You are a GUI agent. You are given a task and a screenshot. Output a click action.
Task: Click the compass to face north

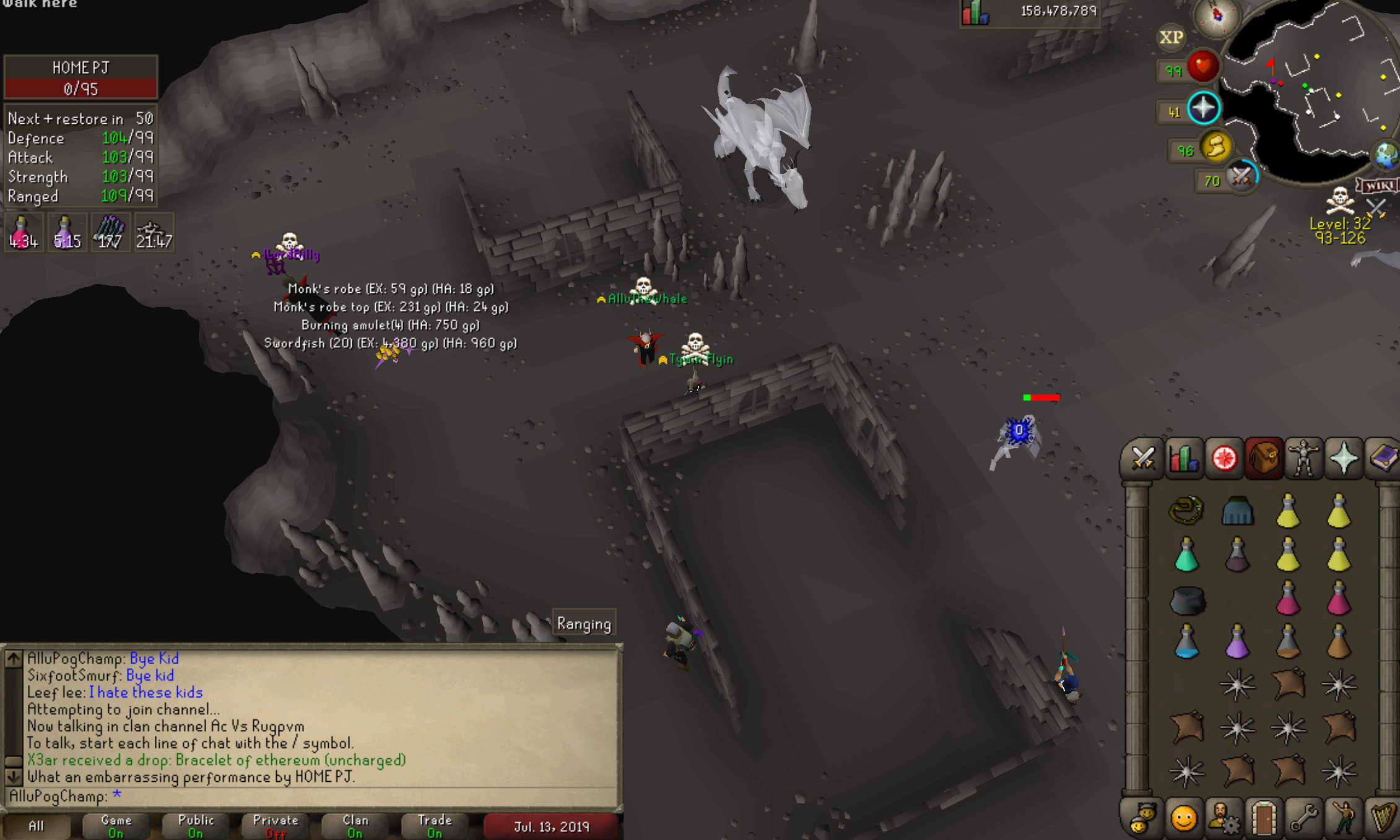point(1217,15)
